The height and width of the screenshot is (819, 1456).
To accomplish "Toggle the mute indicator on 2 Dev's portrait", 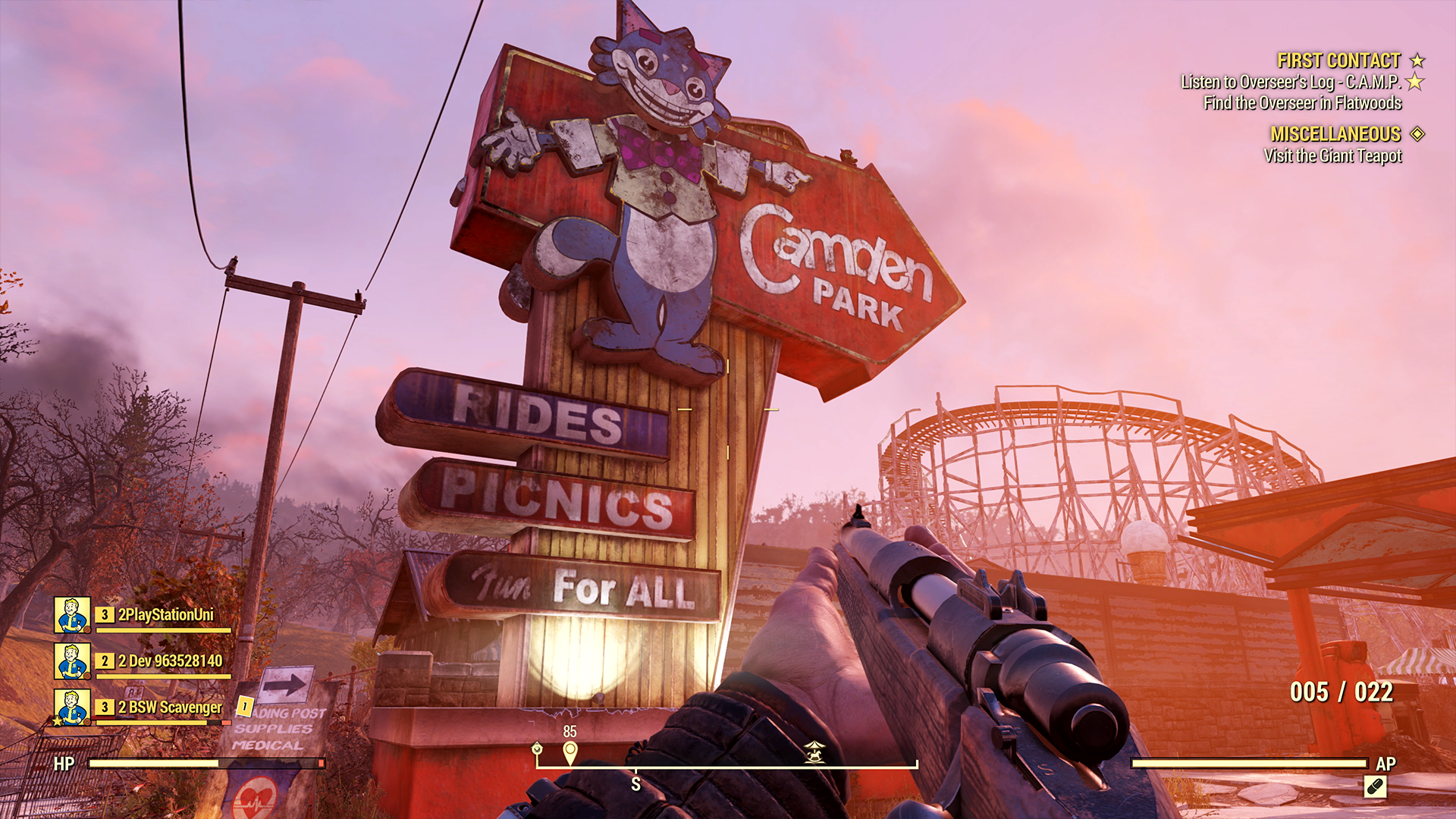I will pos(87,676).
